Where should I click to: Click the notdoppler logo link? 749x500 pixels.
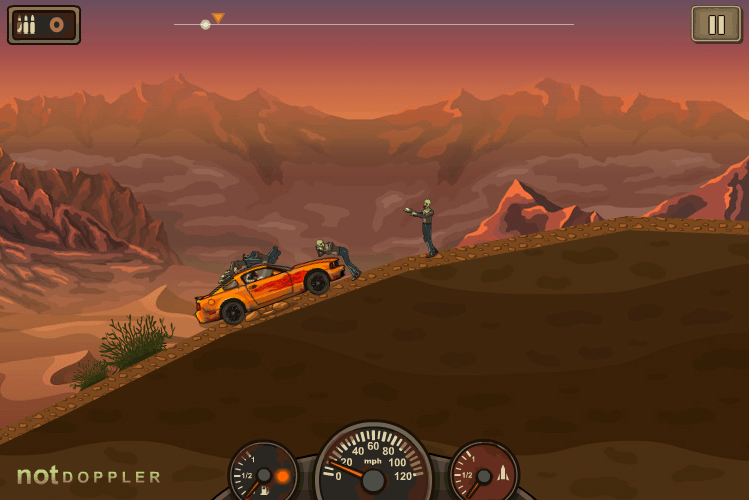tap(89, 476)
